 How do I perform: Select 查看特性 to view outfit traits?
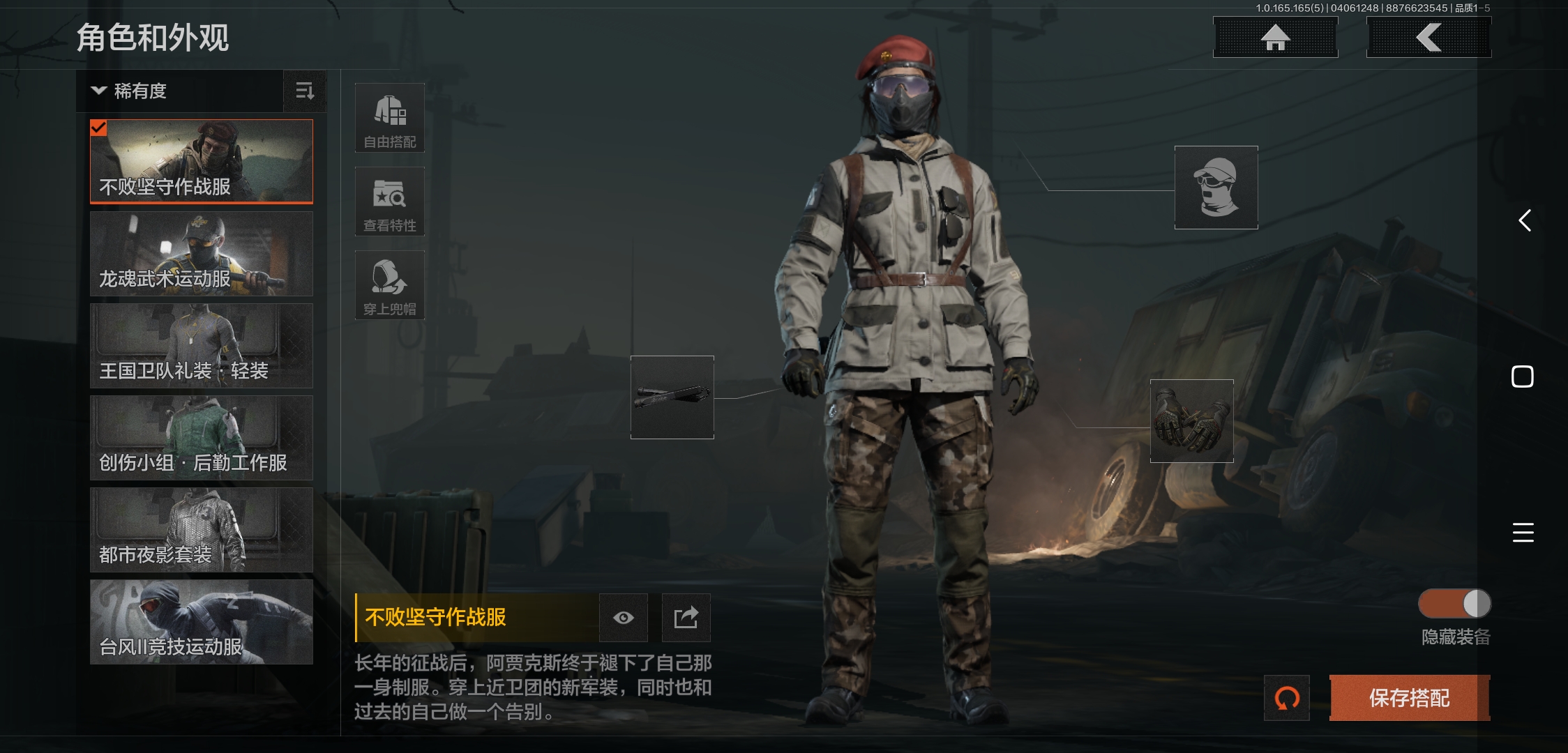pyautogui.click(x=389, y=201)
